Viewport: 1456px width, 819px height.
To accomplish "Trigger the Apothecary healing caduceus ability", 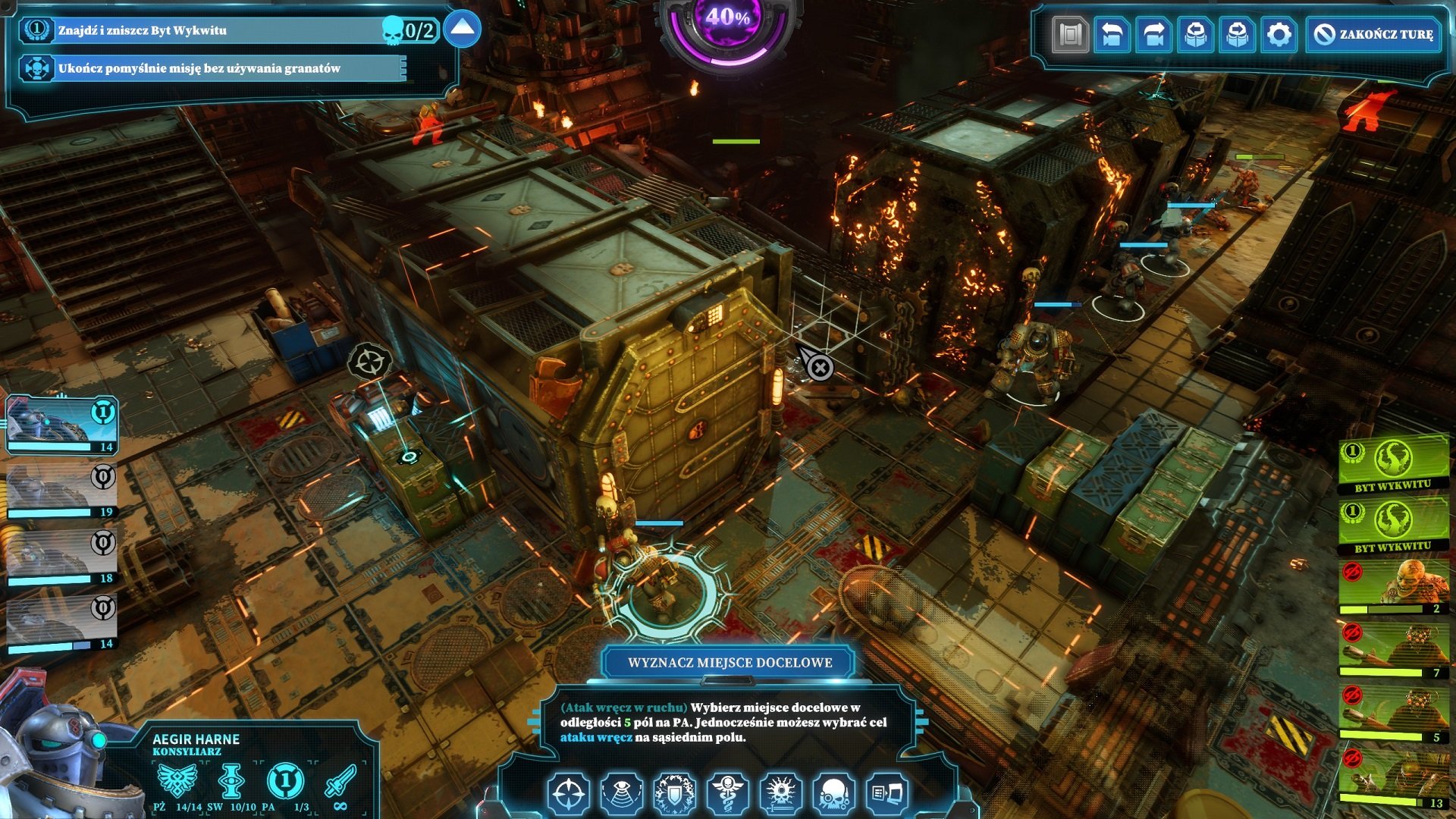I will click(726, 792).
